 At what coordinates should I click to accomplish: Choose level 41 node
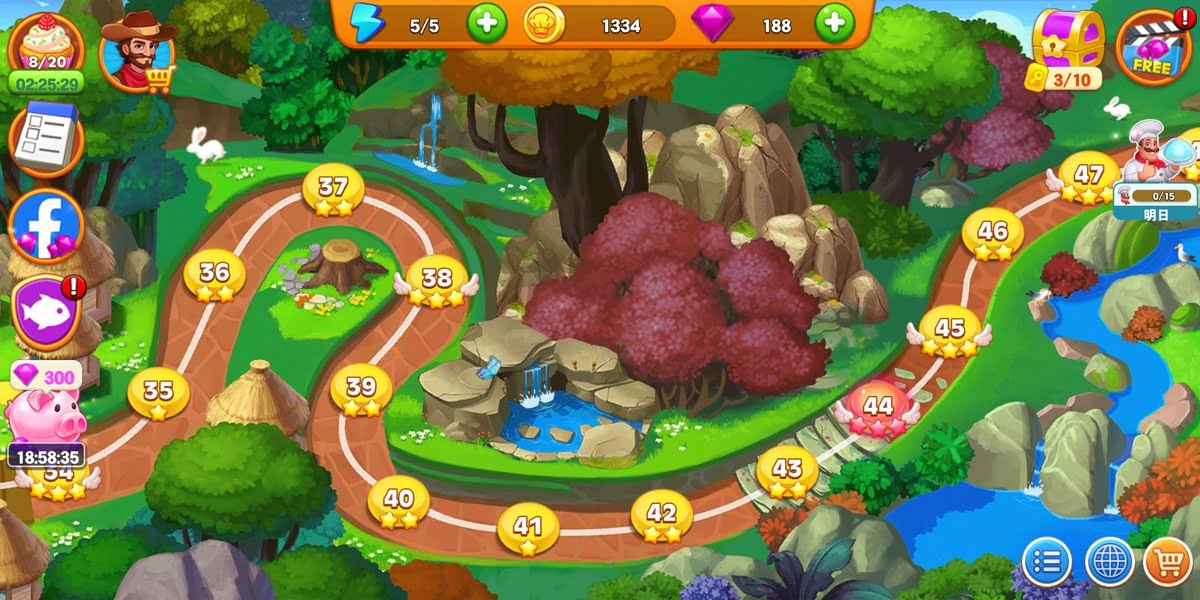(527, 528)
